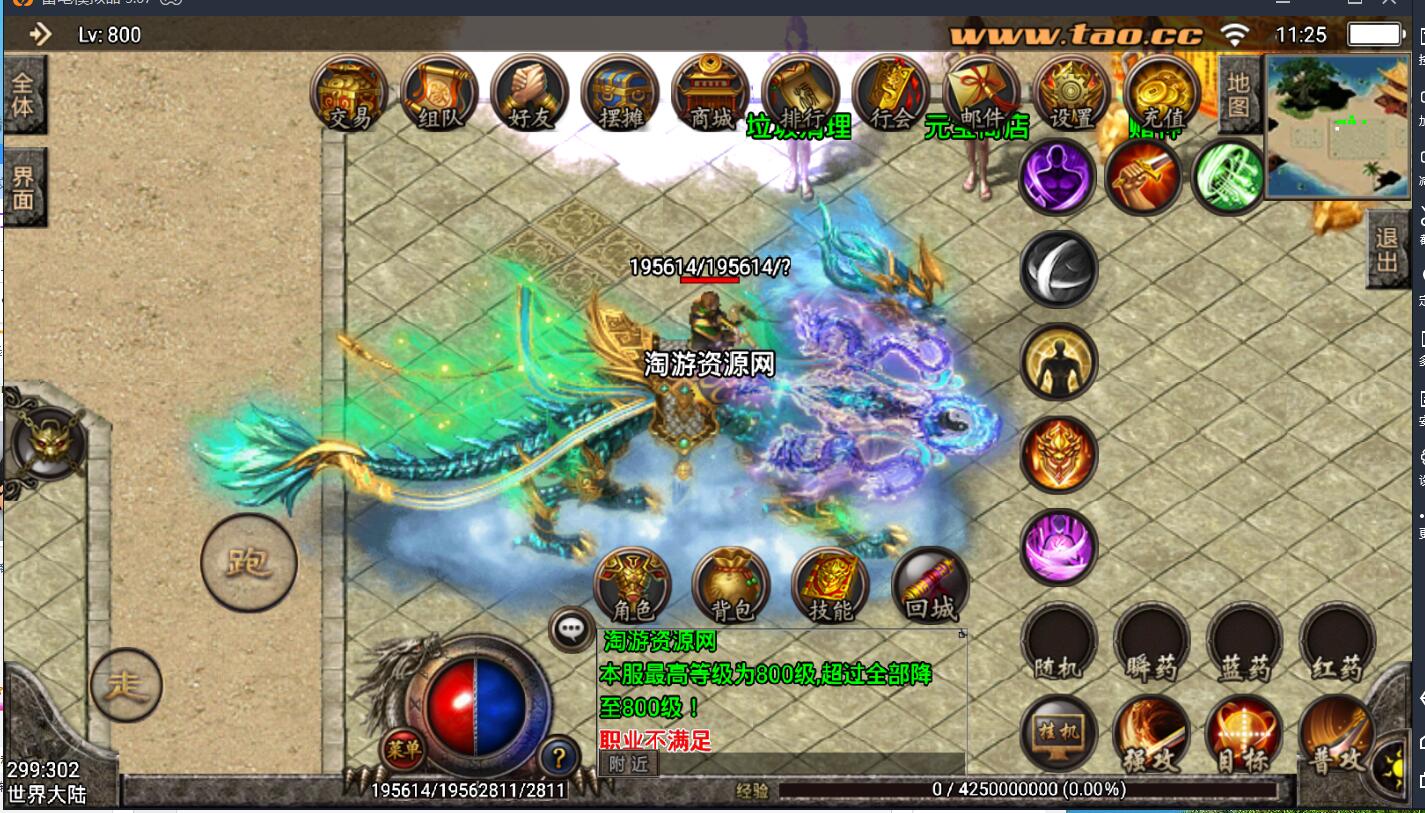
Task: Open the 组队 team menu
Action: [439, 94]
